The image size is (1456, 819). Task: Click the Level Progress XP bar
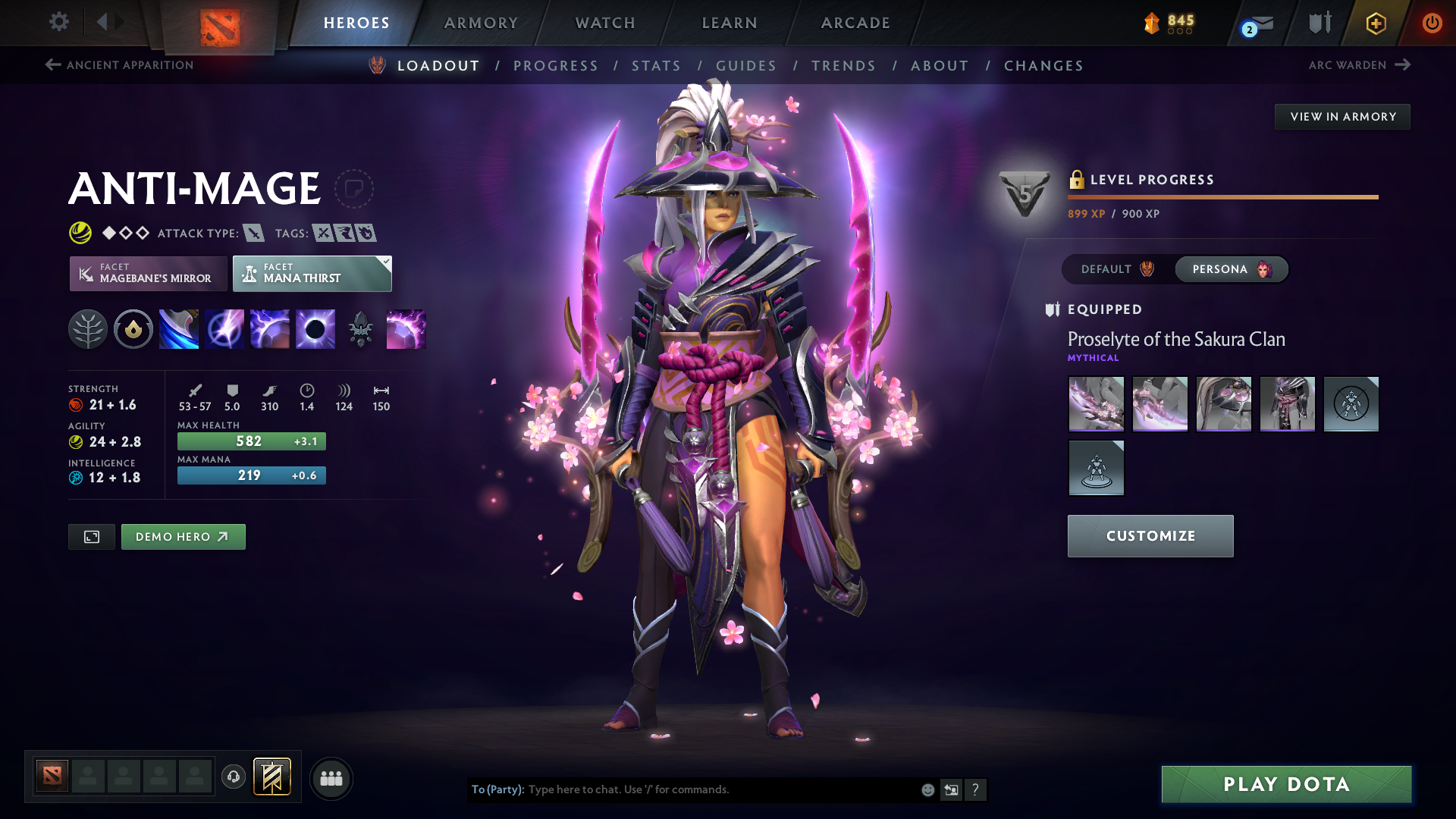[1222, 196]
